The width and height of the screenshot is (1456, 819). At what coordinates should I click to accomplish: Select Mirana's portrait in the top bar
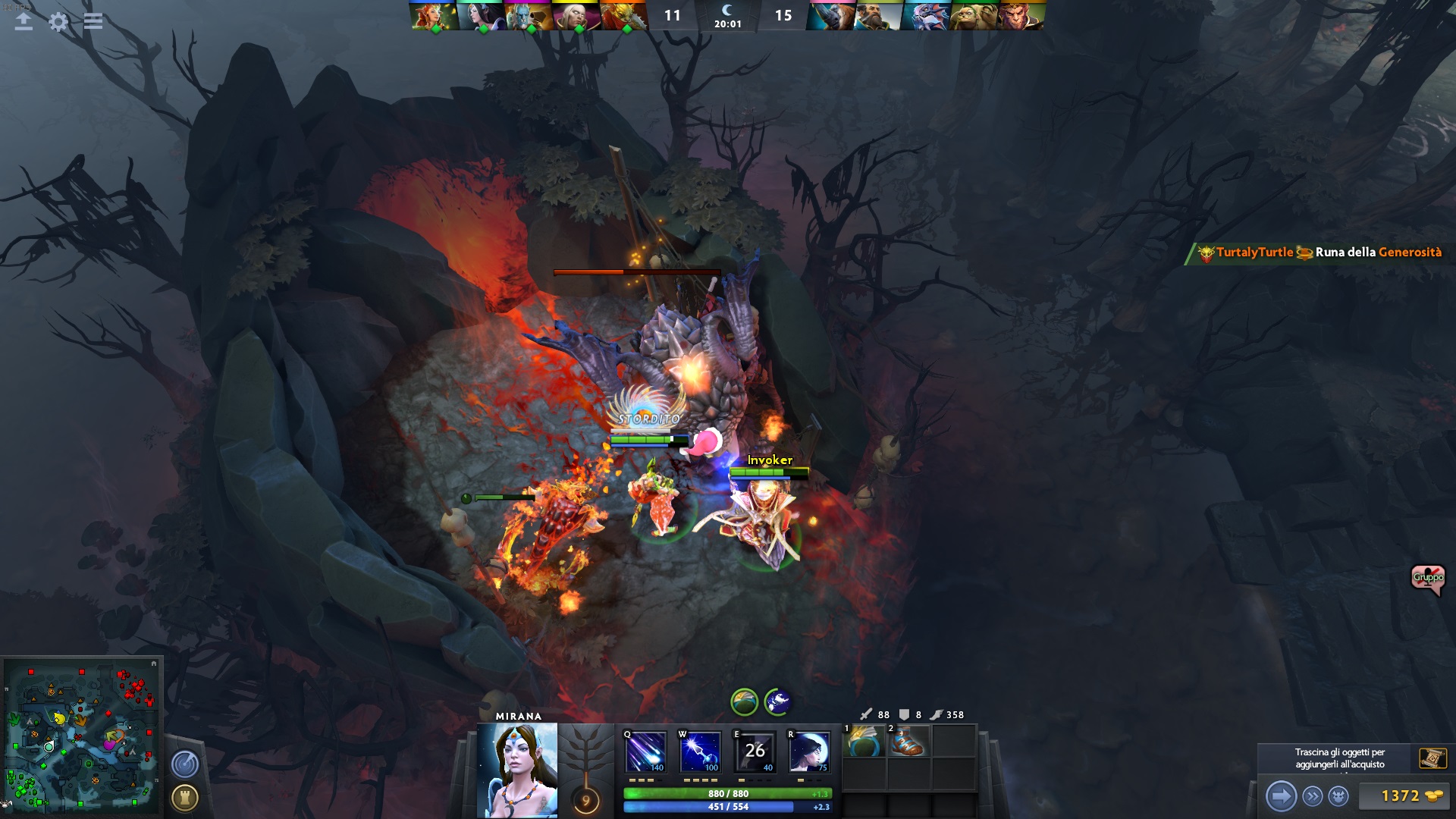click(480, 16)
